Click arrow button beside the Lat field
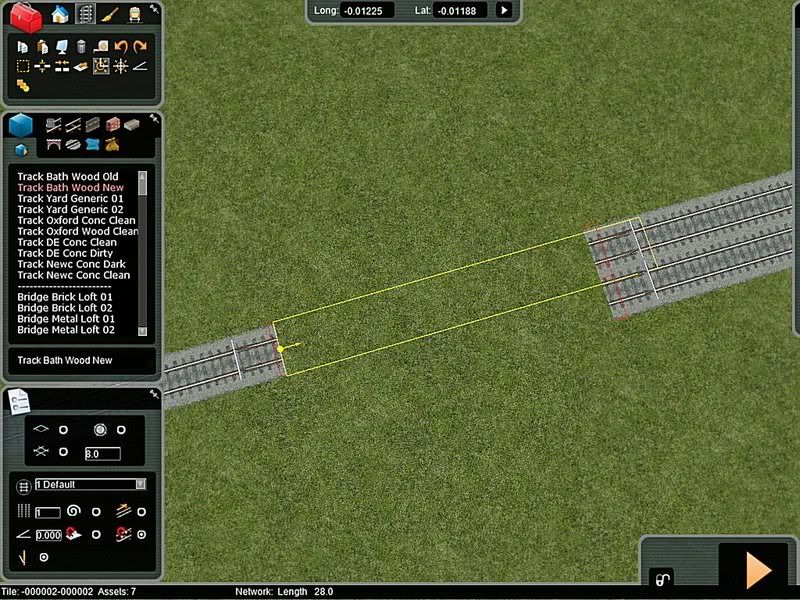Viewport: 800px width, 600px height. (x=504, y=10)
